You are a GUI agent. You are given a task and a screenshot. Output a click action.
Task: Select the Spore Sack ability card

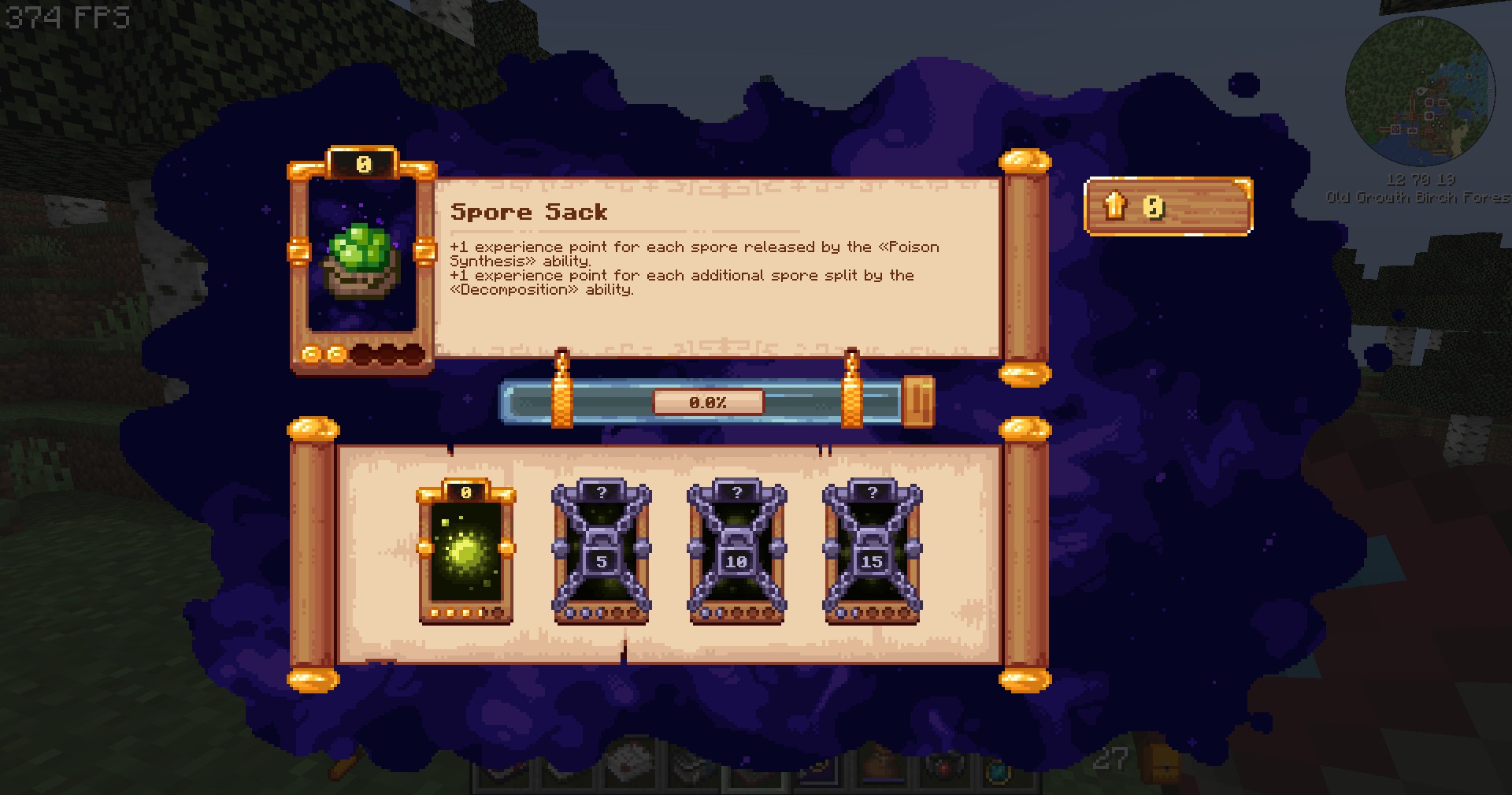pos(362,260)
